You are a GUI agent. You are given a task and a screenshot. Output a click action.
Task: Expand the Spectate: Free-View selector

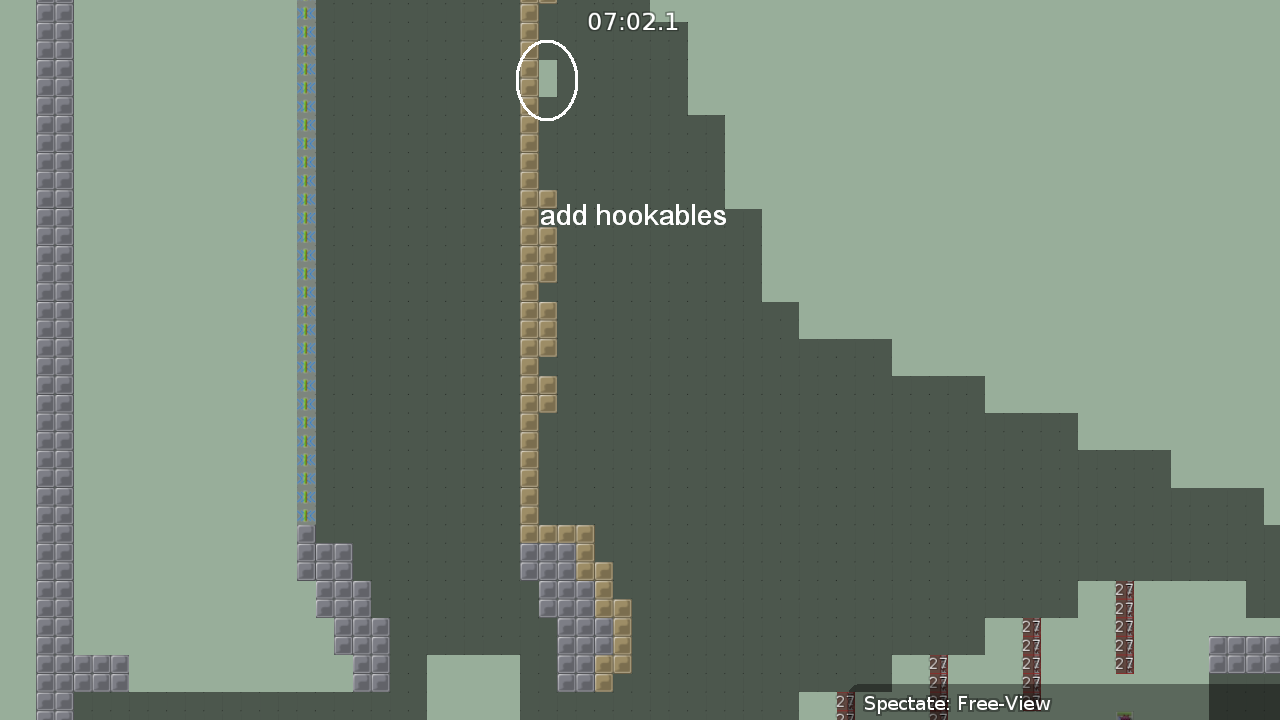tap(955, 704)
